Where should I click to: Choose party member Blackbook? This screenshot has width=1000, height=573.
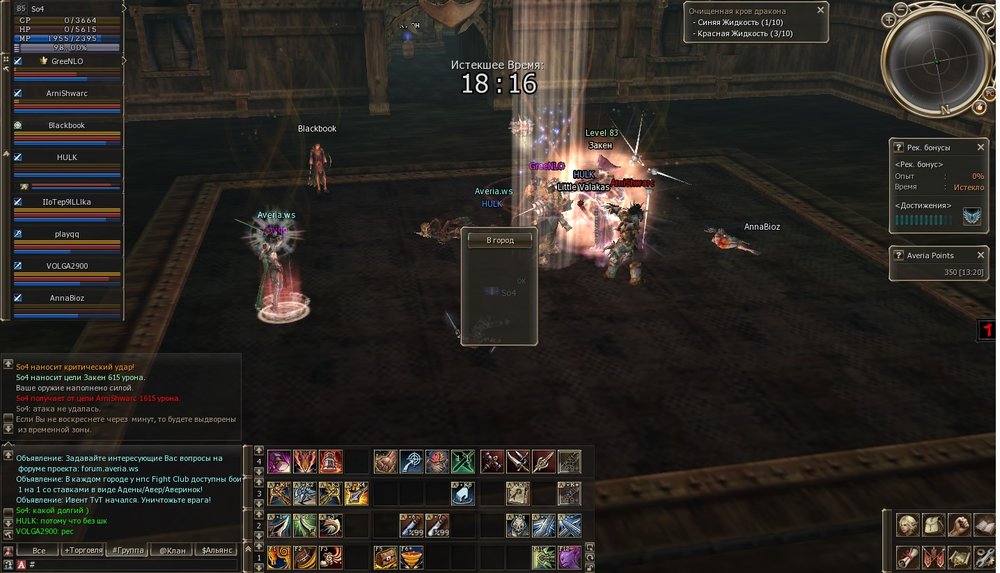point(67,125)
